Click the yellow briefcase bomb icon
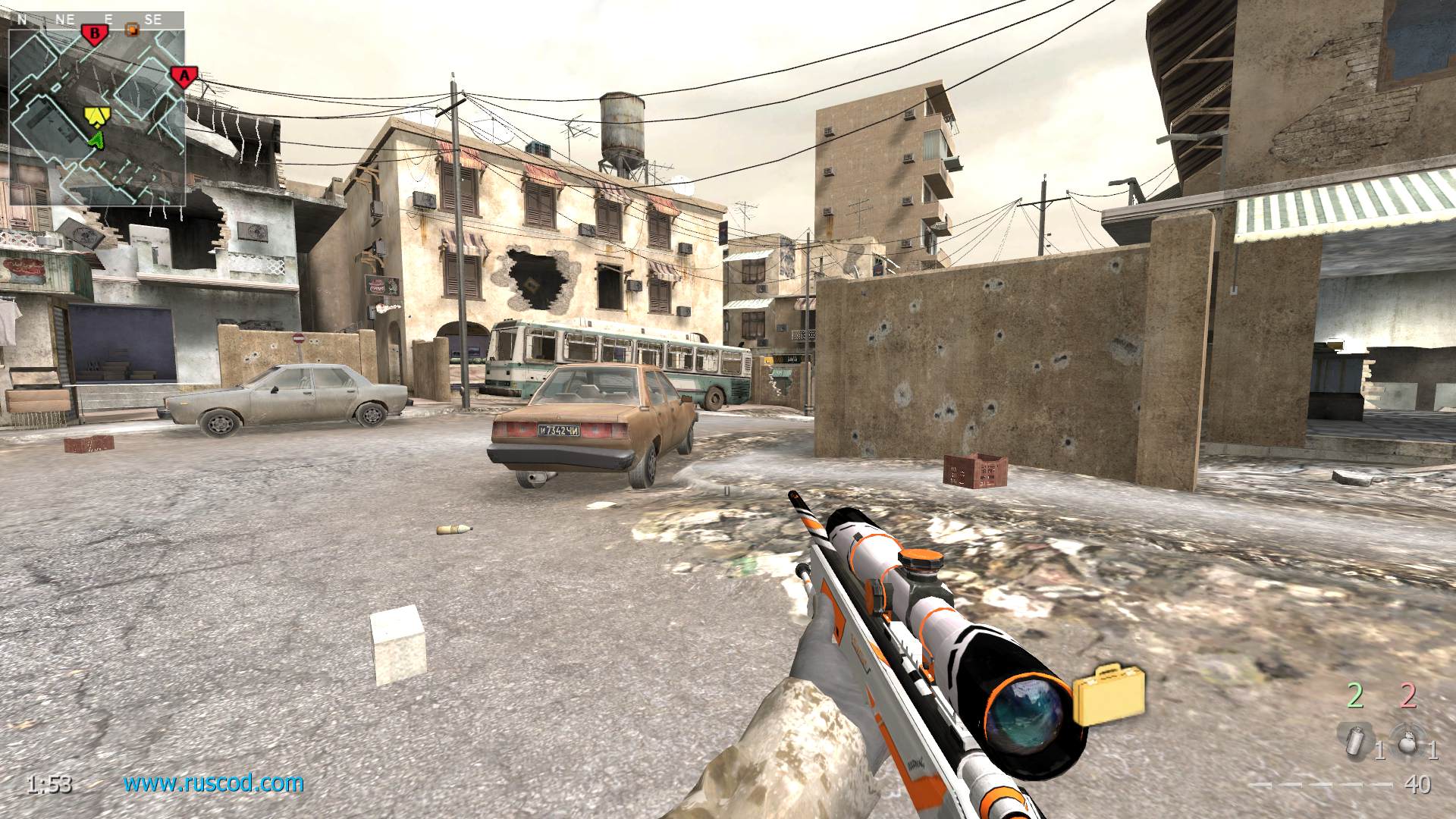This screenshot has width=1456, height=819. click(1108, 694)
